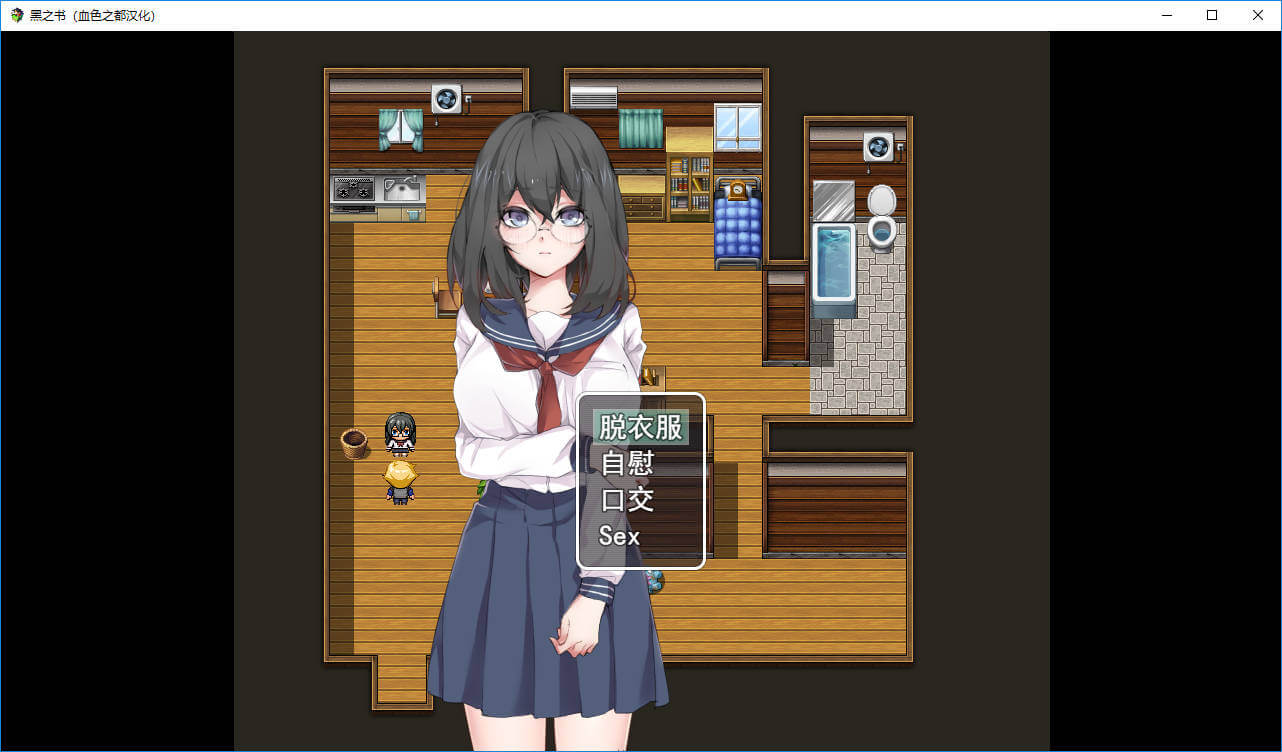Close the game window
The height and width of the screenshot is (752, 1282).
[1258, 15]
